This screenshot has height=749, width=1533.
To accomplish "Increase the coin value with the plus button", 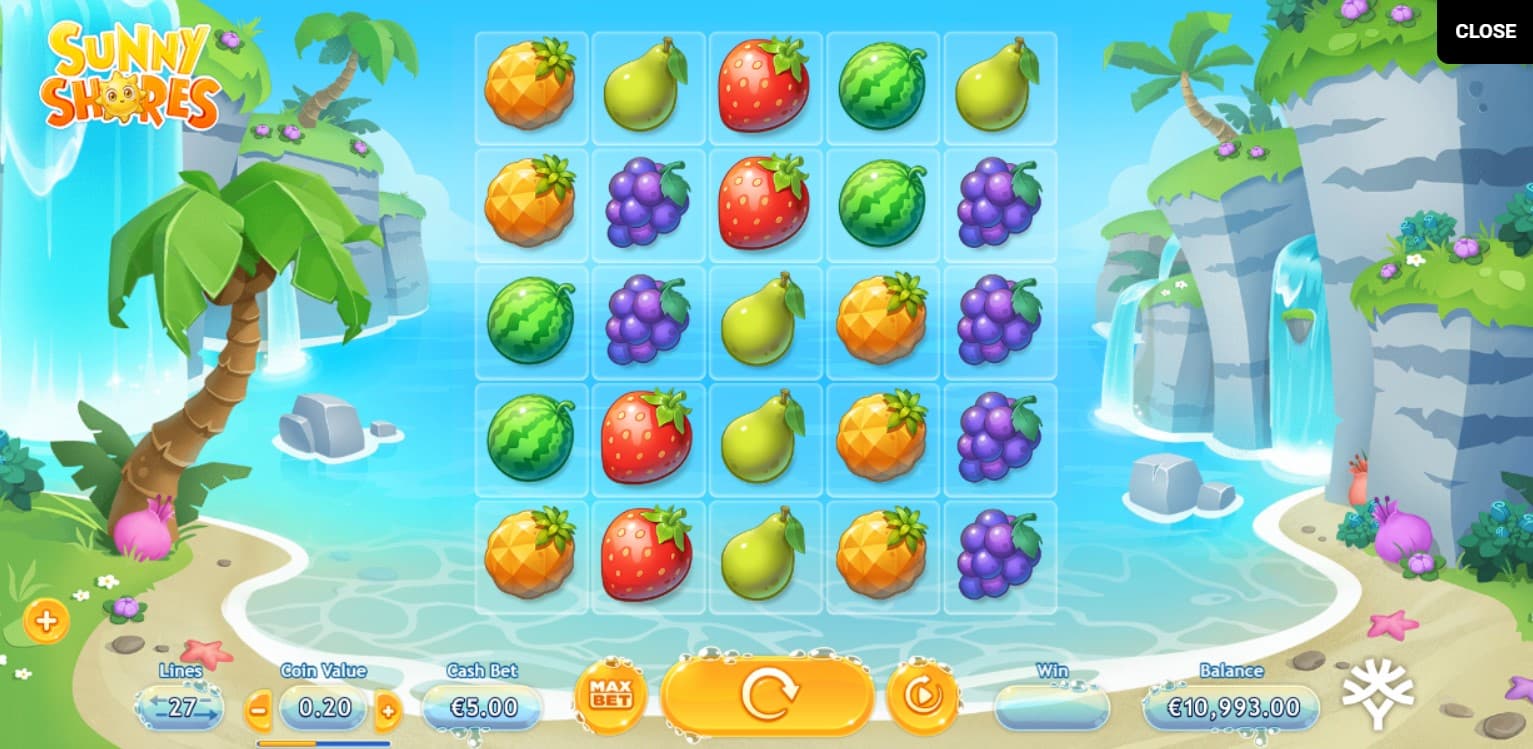I will pos(388,711).
